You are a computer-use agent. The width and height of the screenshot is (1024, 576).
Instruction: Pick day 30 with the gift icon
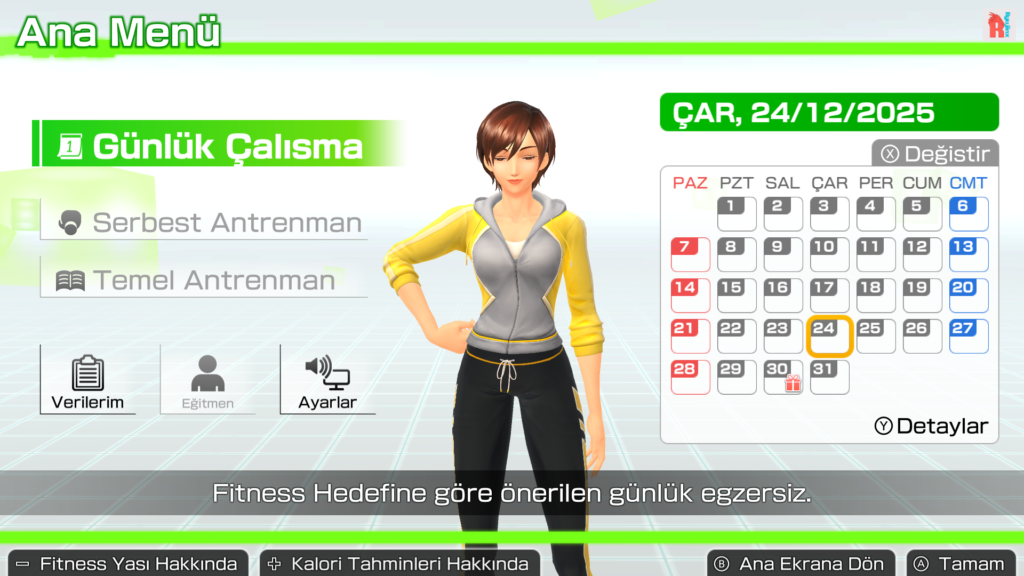click(x=783, y=377)
